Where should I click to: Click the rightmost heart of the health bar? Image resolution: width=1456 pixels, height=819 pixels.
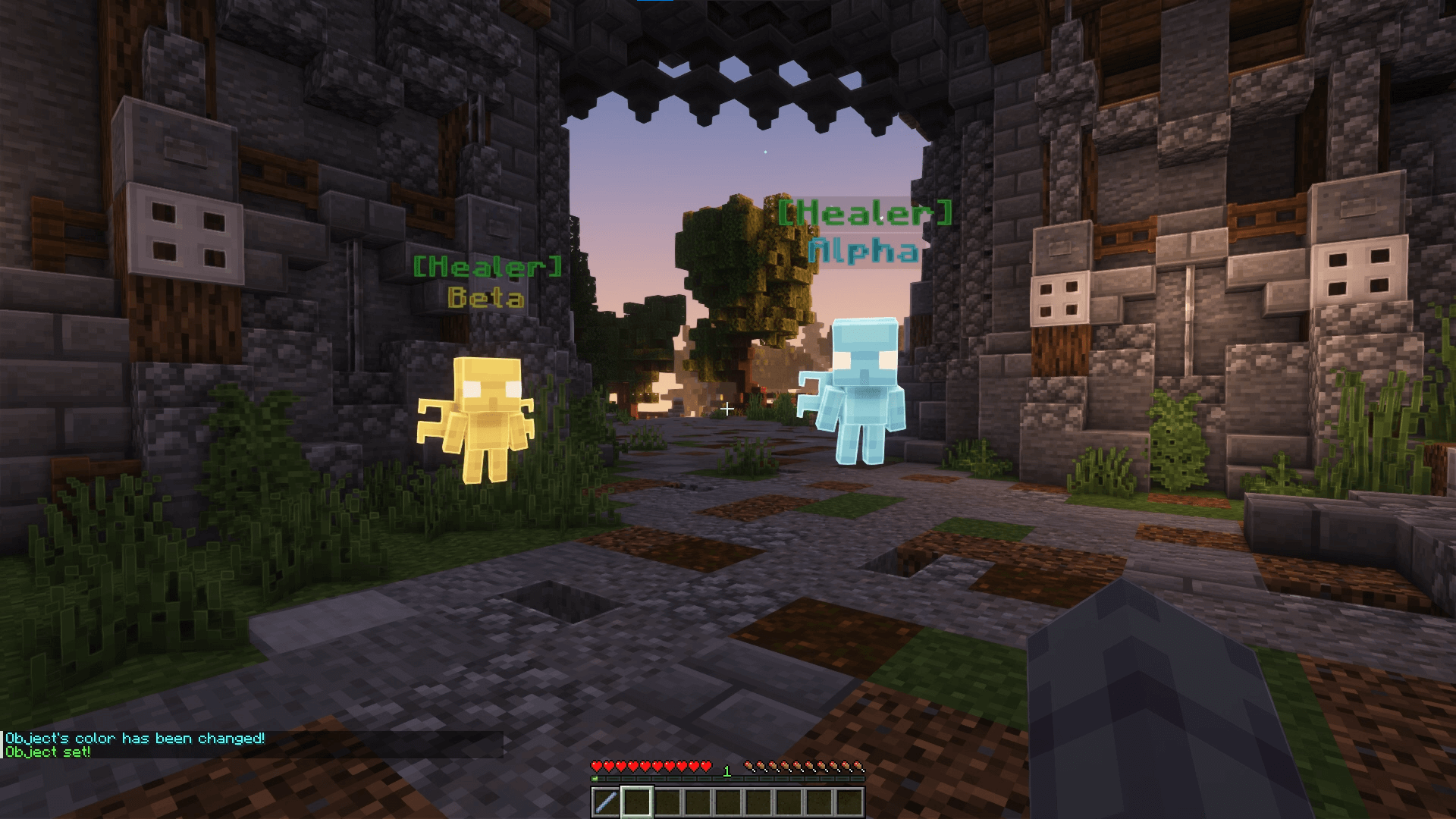[x=705, y=766]
